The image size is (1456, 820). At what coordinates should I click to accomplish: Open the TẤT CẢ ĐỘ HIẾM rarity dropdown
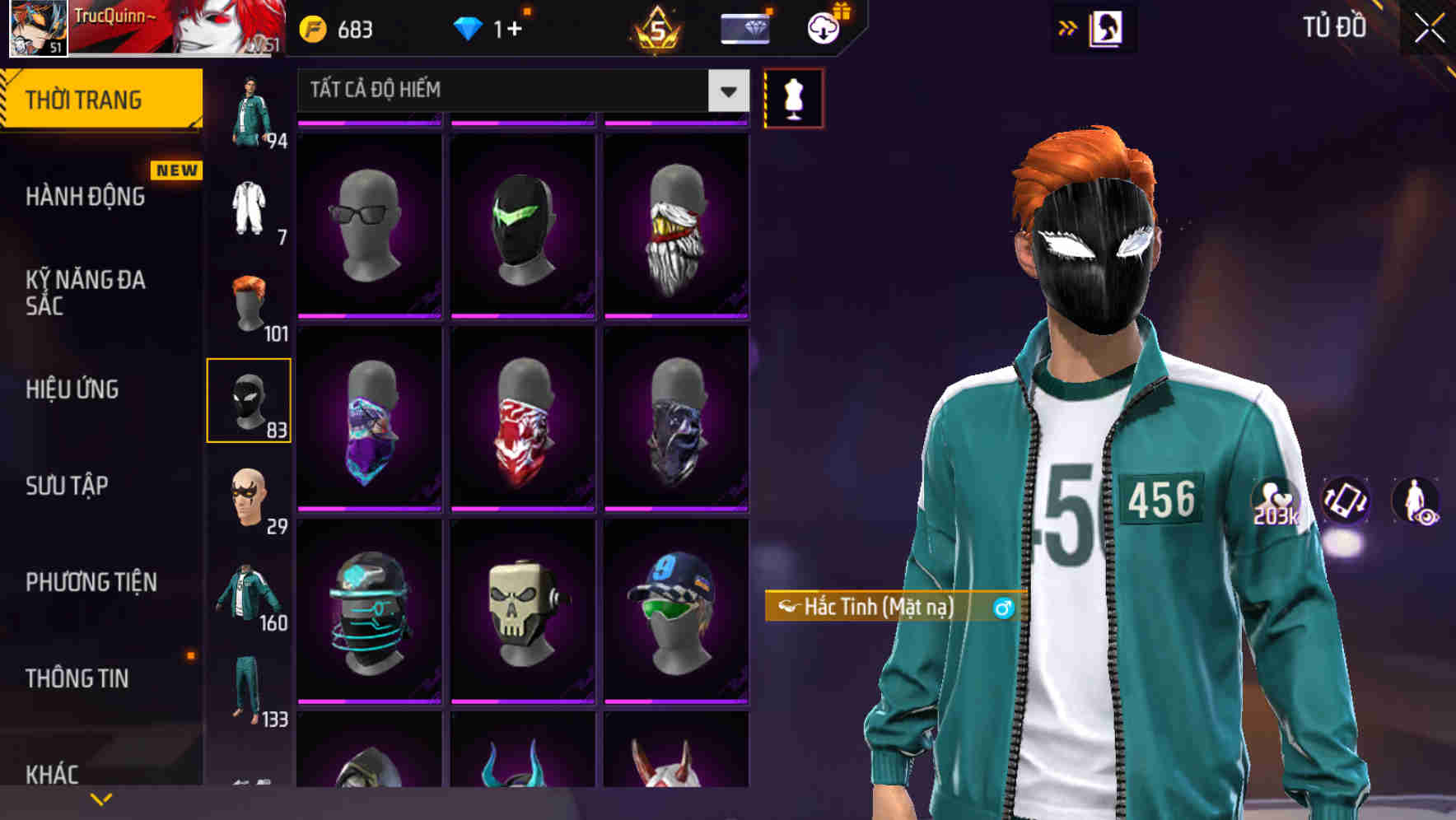pos(519,91)
